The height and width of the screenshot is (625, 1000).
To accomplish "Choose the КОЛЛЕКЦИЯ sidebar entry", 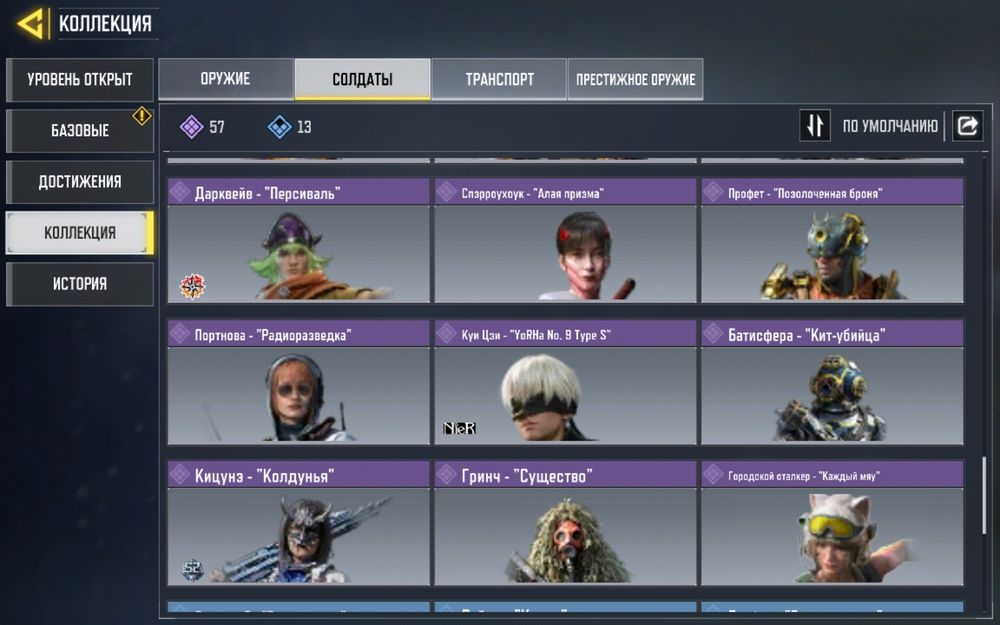I will [80, 233].
